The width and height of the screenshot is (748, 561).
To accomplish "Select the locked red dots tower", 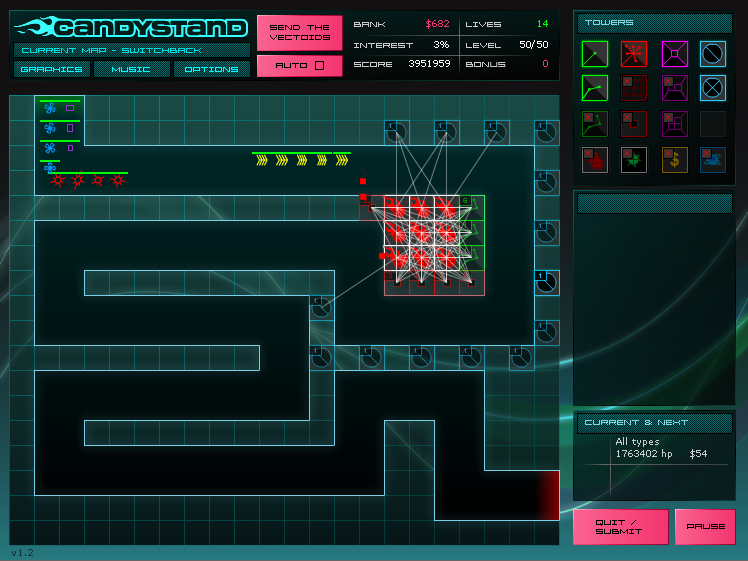I will 634,89.
